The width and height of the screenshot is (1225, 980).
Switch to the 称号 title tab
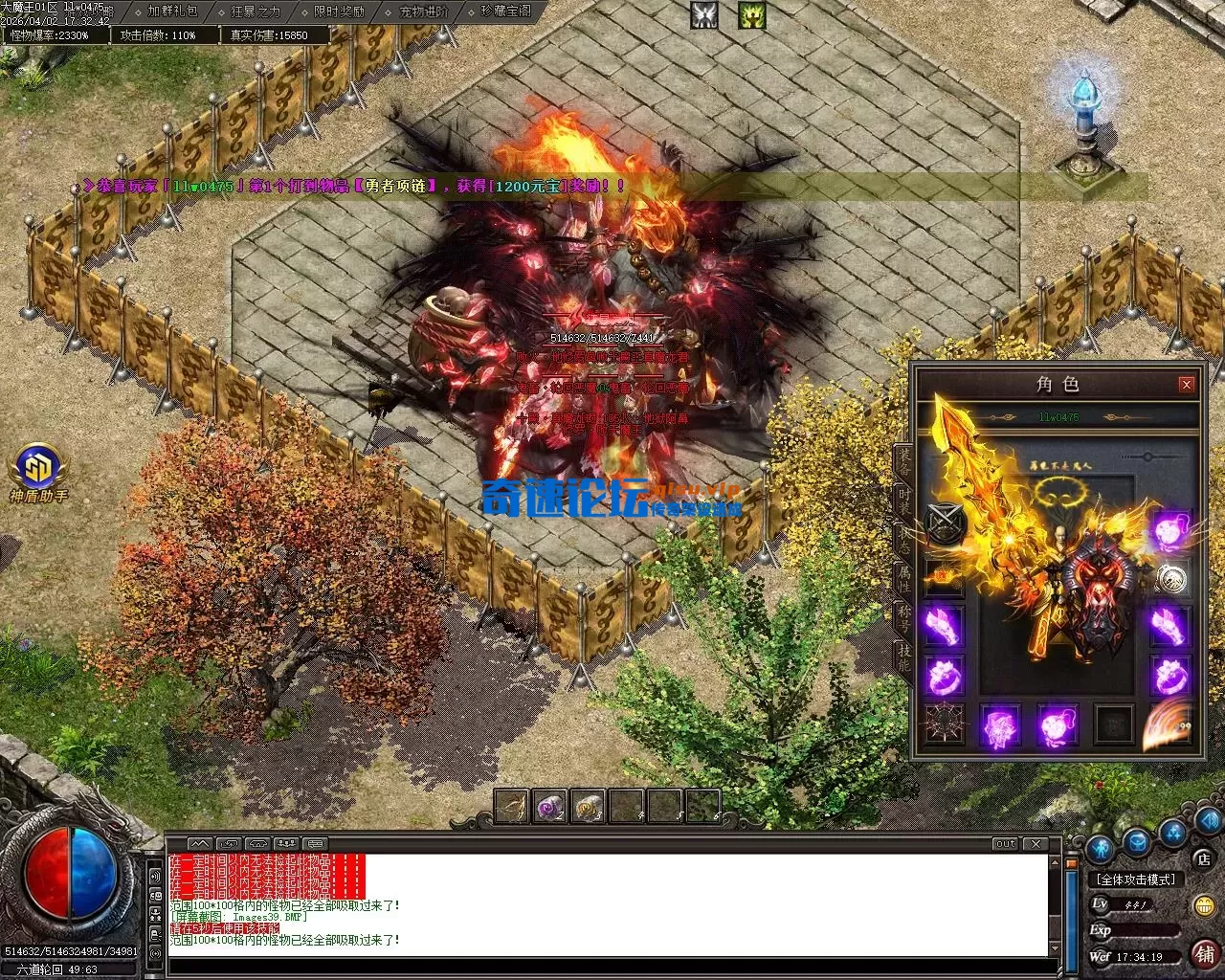(903, 617)
